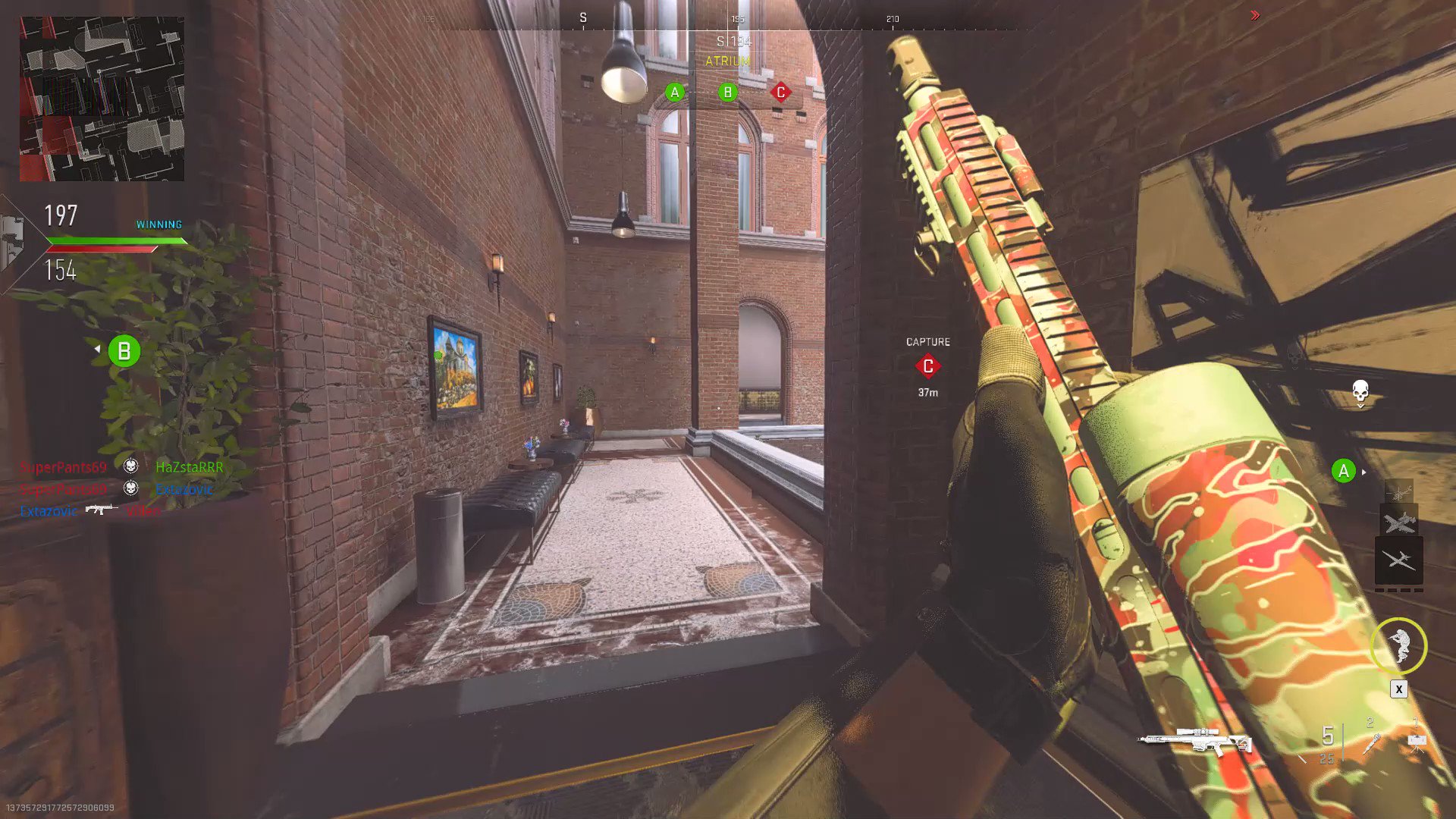
Task: Click the Counter UAV killstreak icon
Action: 1399,523
